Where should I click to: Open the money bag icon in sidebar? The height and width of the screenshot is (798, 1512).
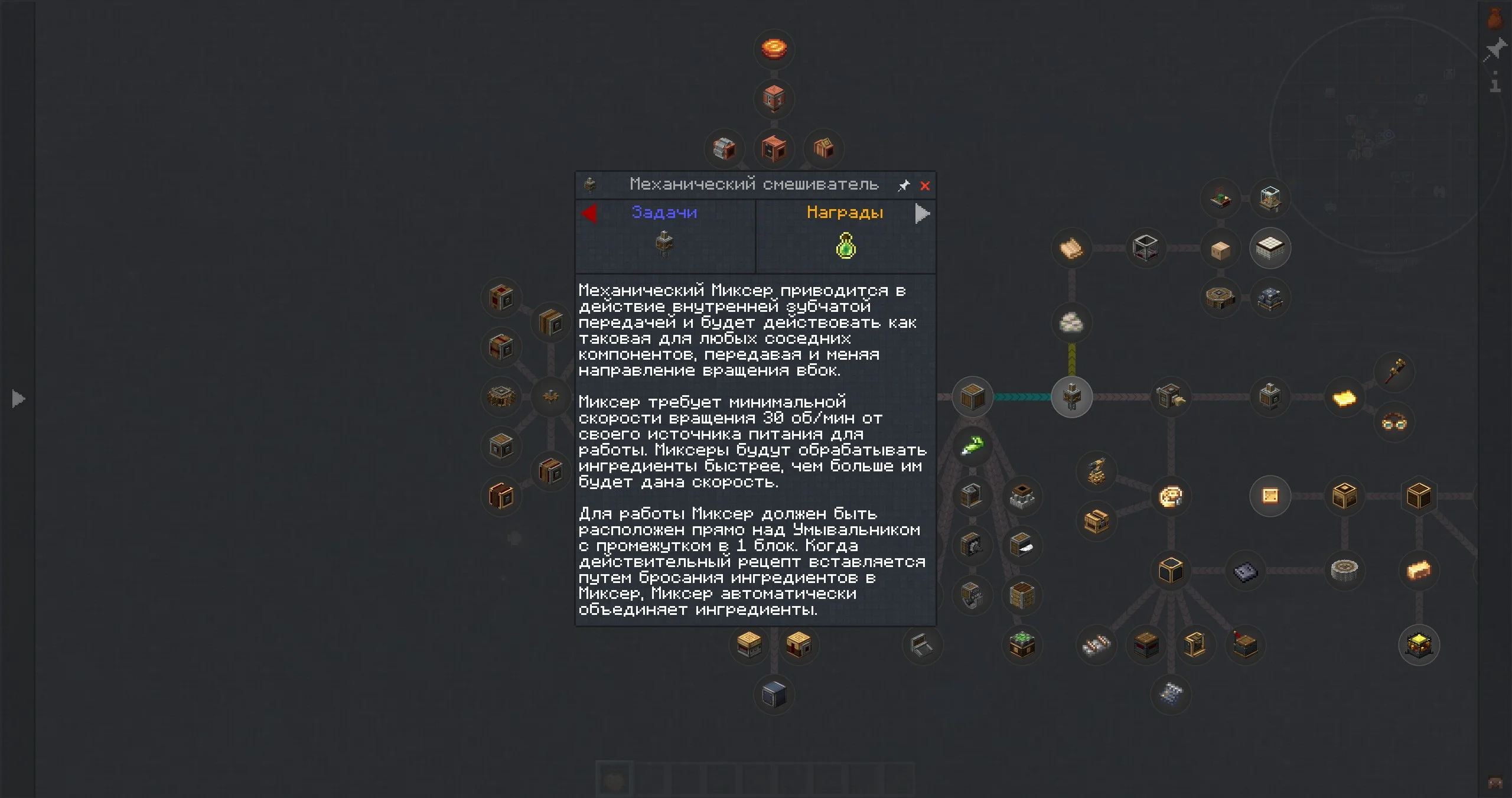tap(1495, 18)
